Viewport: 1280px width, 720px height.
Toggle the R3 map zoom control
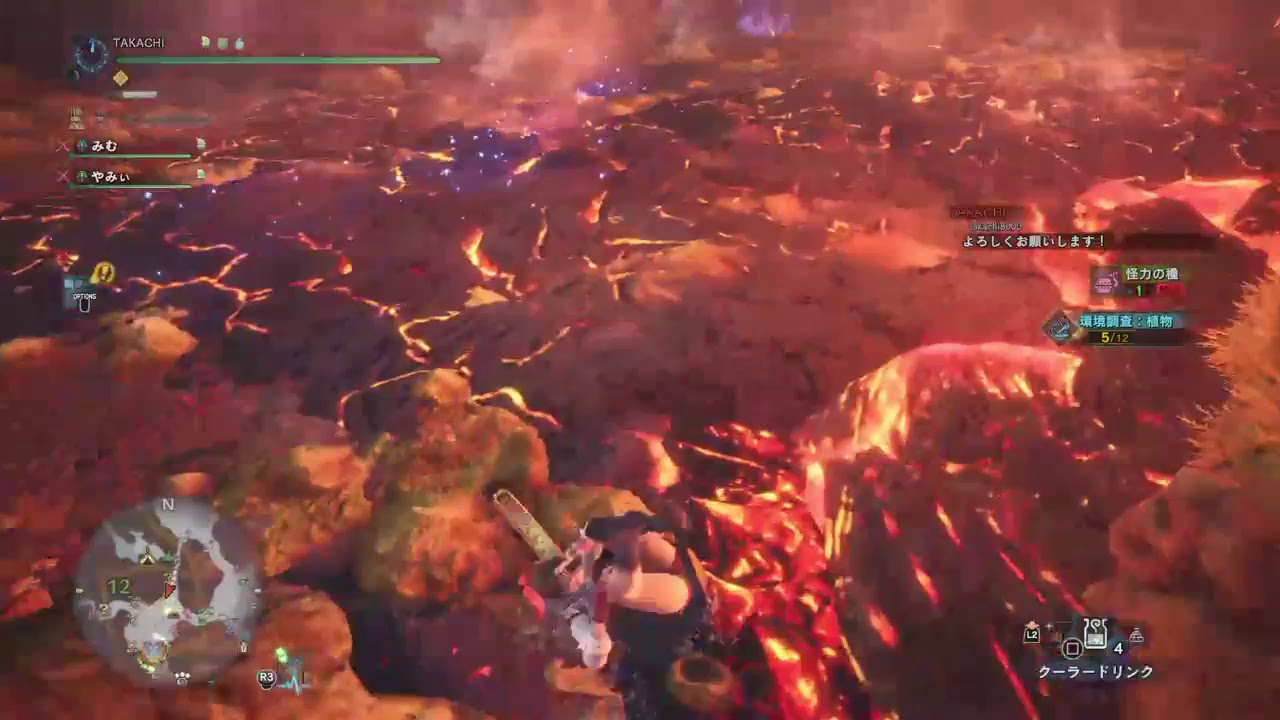click(x=267, y=678)
